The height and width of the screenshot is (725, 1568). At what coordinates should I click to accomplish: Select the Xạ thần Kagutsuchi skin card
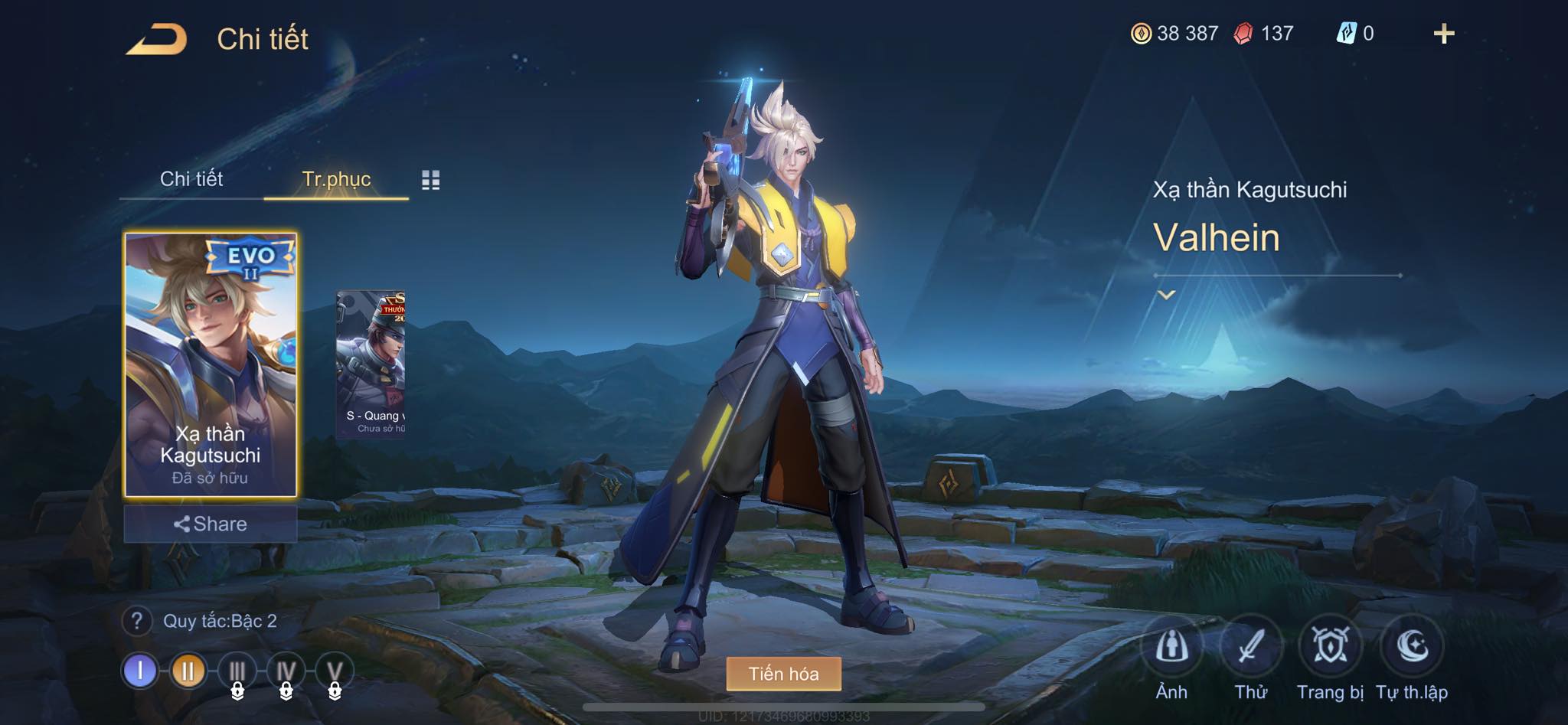tap(211, 365)
